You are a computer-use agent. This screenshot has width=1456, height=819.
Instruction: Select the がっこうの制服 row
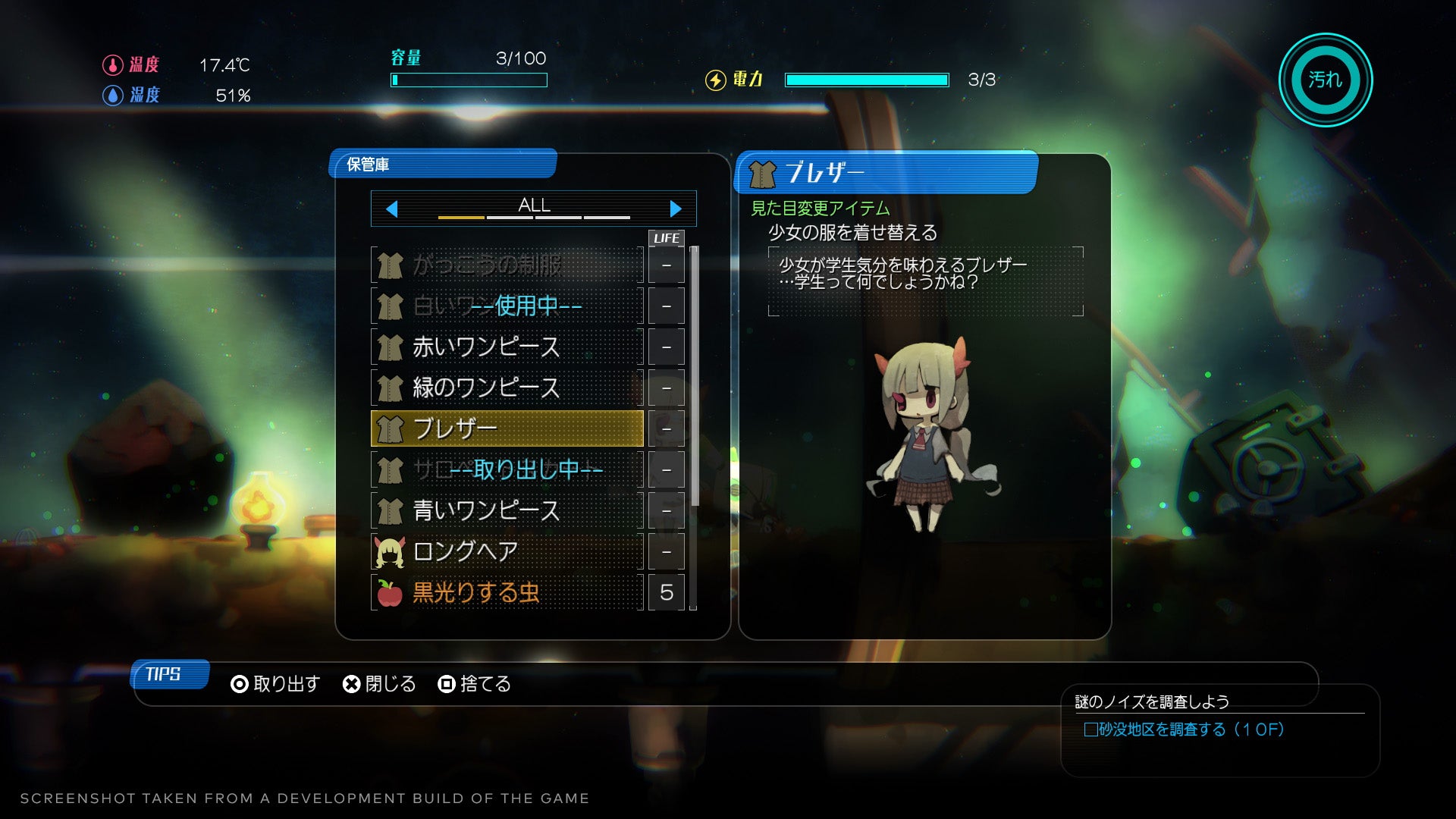coord(507,265)
